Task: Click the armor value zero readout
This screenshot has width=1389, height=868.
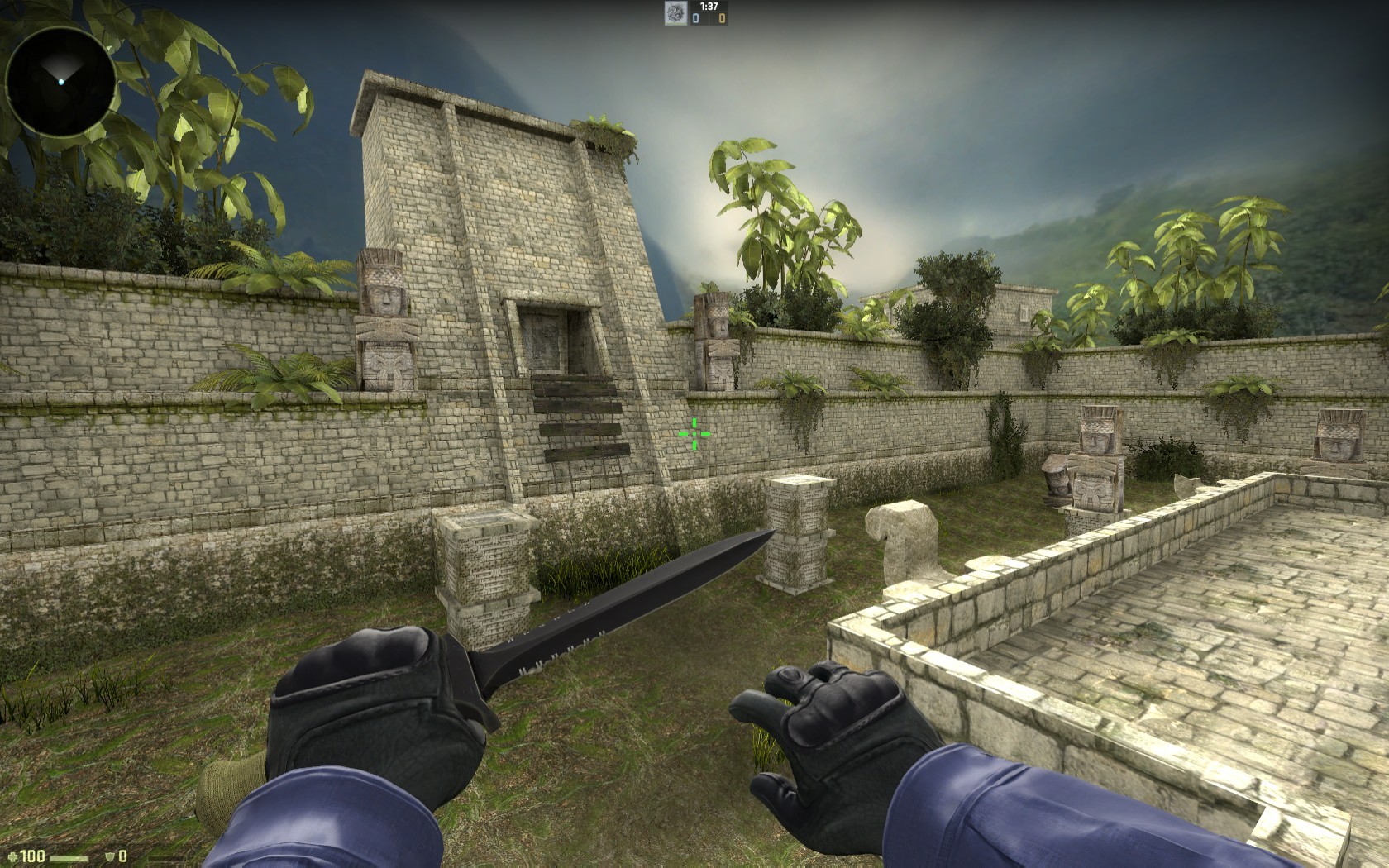Action: click(123, 856)
